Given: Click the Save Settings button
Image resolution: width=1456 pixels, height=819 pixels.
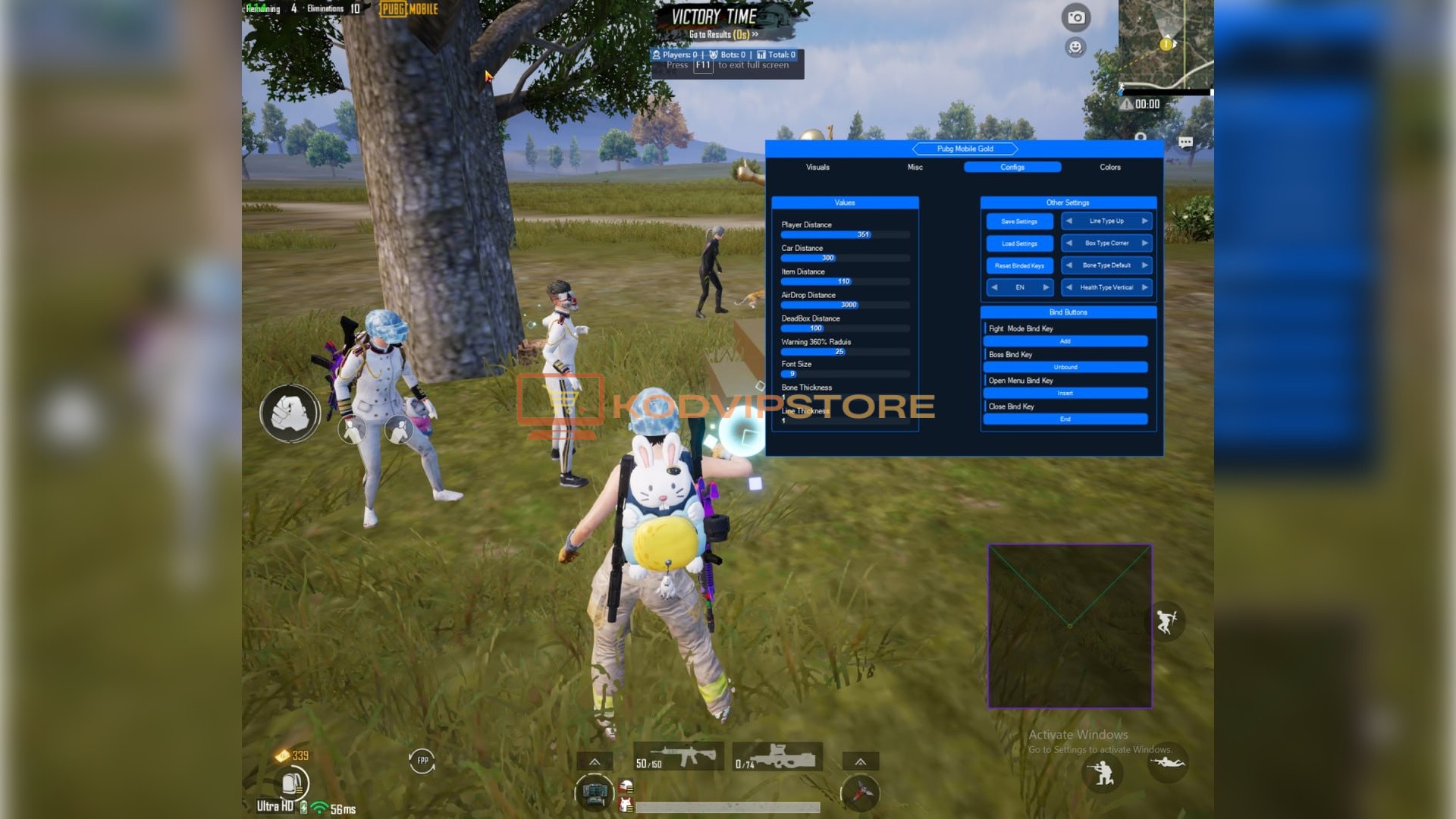Looking at the screenshot, I should 1018,221.
